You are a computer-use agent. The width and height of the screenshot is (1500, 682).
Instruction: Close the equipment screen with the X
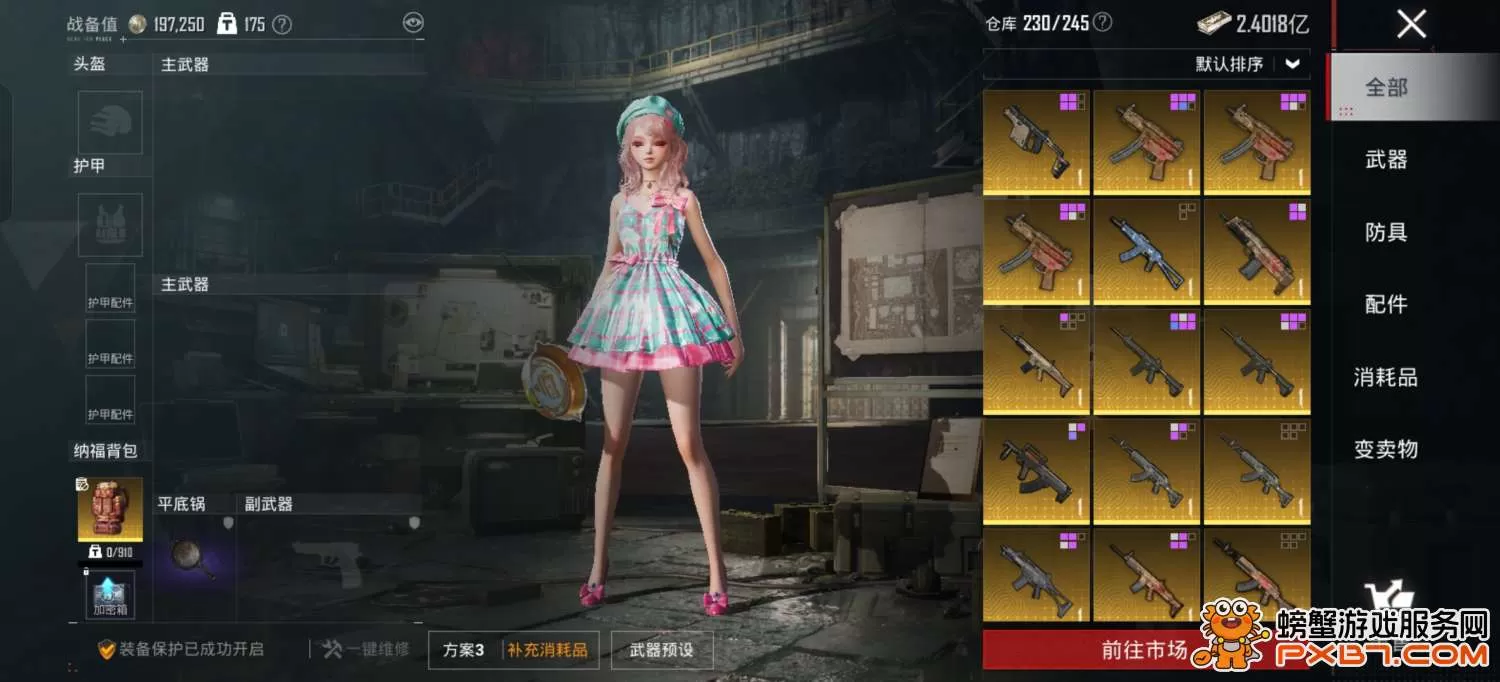(1411, 24)
